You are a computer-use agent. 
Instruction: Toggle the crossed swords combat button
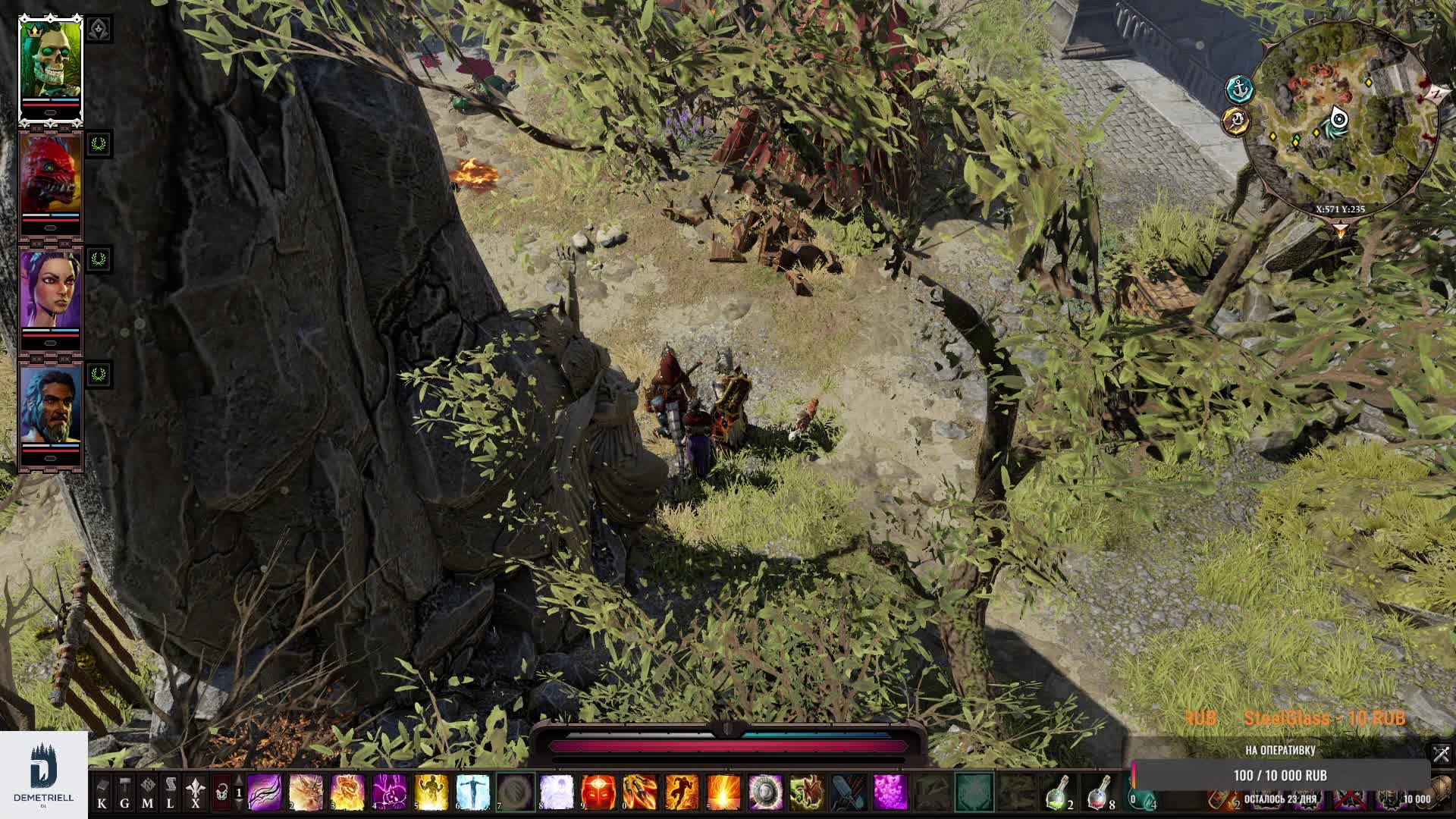(x=1441, y=754)
